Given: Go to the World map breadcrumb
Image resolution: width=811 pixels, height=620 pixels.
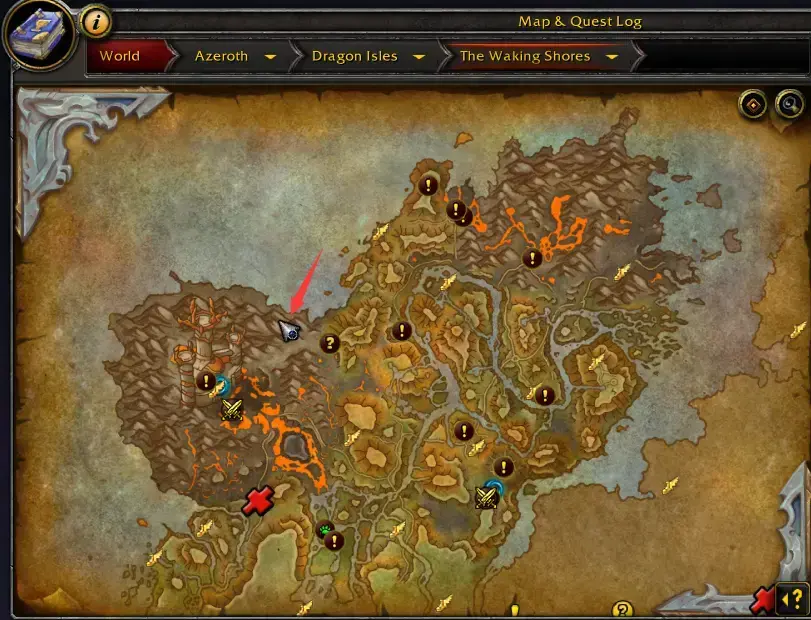Looking at the screenshot, I should tap(120, 56).
